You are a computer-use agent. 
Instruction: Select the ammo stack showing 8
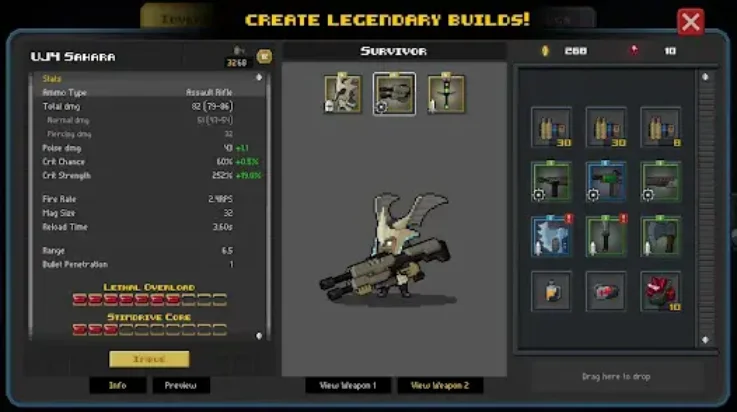pyautogui.click(x=661, y=127)
